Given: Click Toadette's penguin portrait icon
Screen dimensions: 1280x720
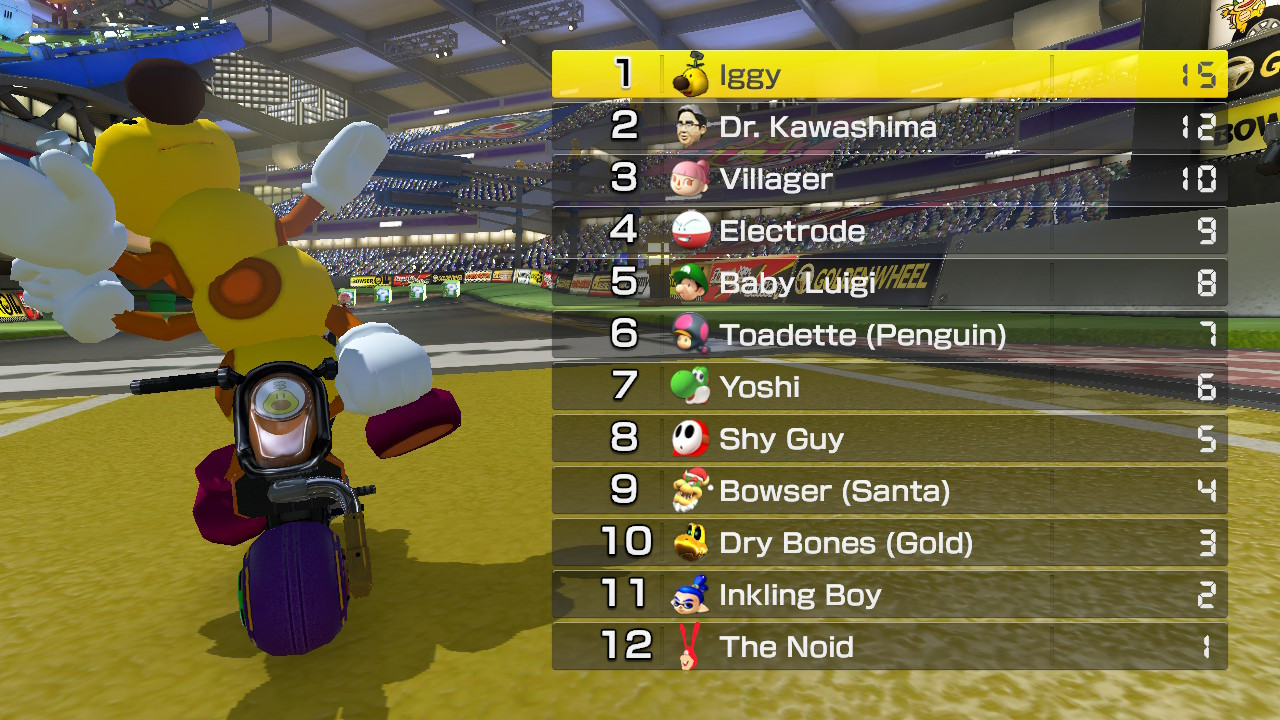Looking at the screenshot, I should click(x=691, y=334).
